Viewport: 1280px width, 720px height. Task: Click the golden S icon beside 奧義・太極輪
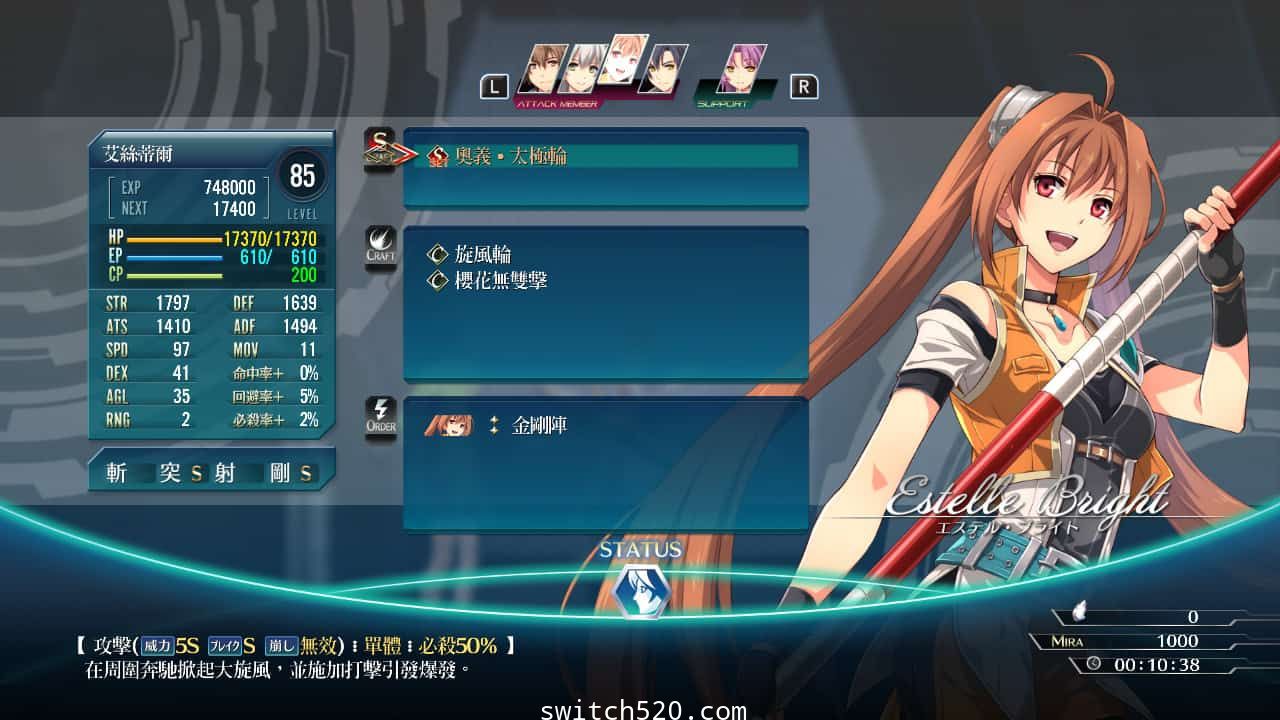tap(439, 156)
